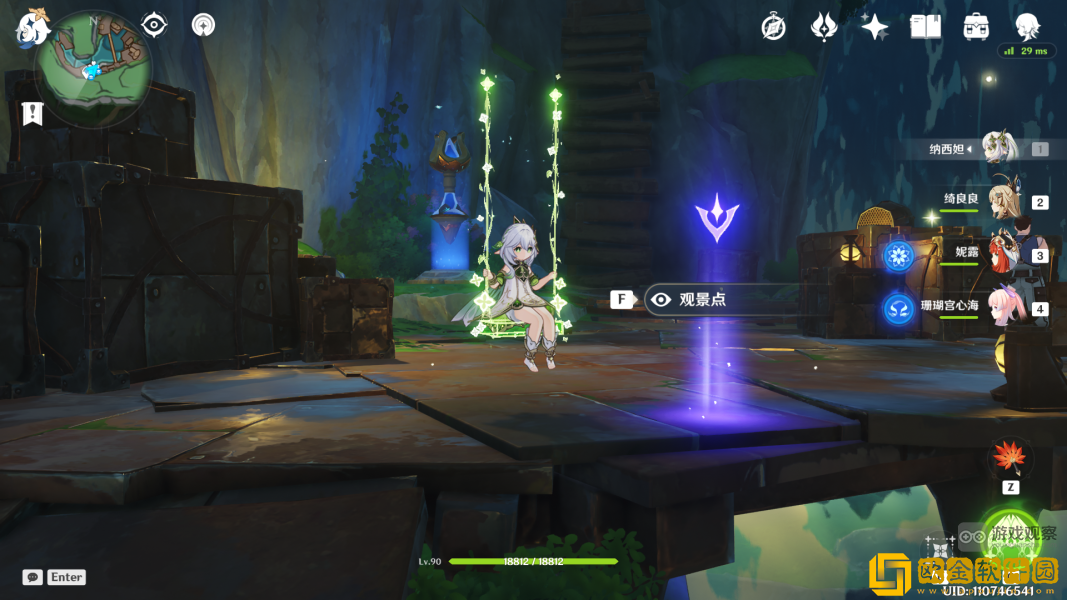Use the red leaf gadget
1067x600 pixels.
pos(1010,458)
